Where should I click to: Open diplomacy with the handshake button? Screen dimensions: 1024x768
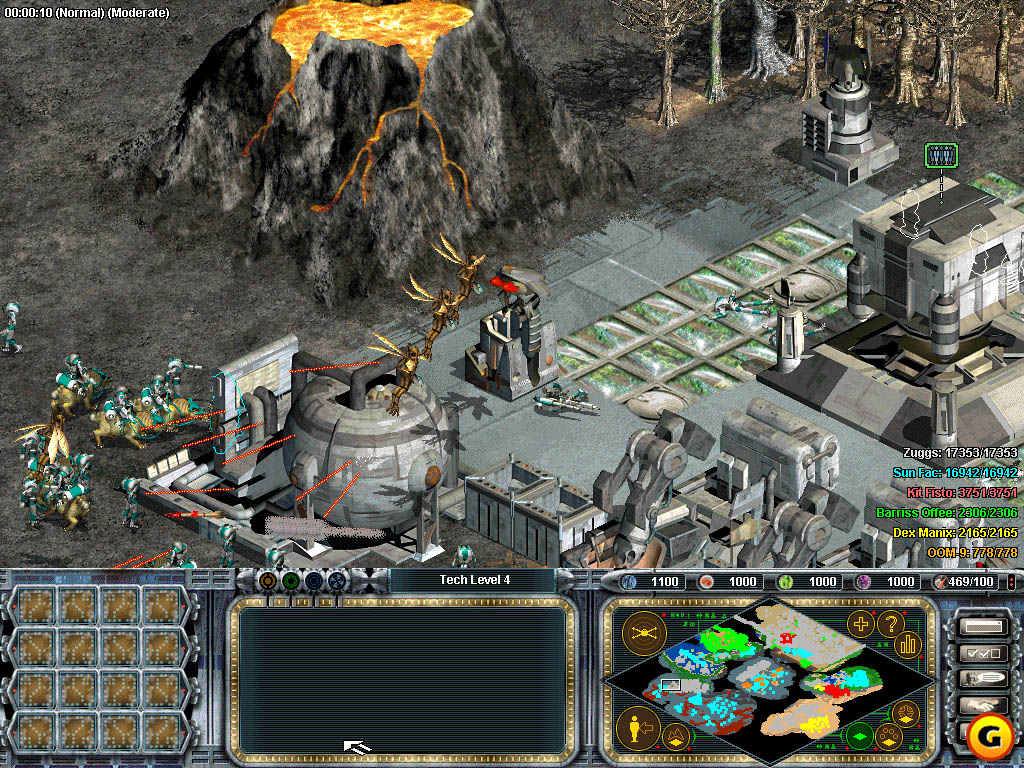tap(981, 705)
